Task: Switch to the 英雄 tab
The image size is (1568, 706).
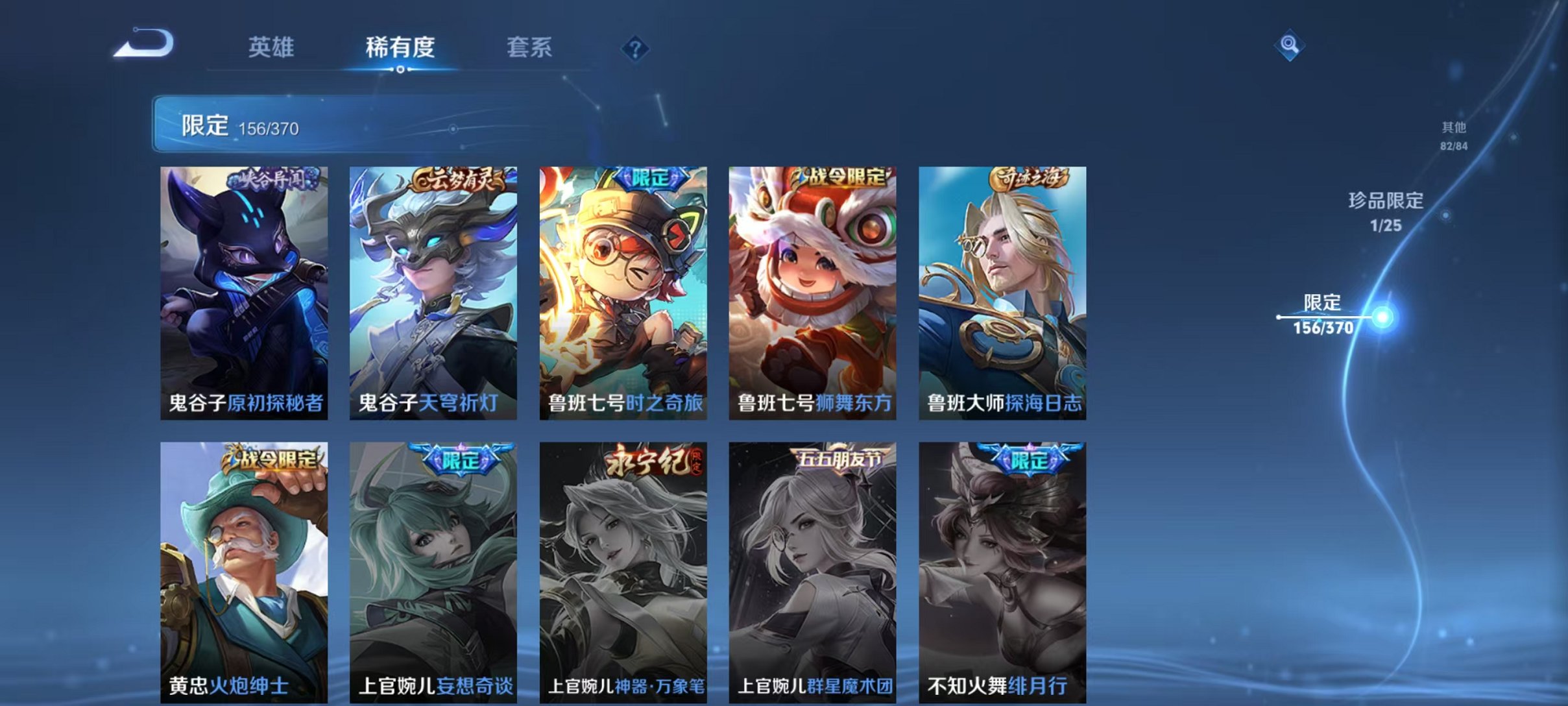Action: (272, 48)
